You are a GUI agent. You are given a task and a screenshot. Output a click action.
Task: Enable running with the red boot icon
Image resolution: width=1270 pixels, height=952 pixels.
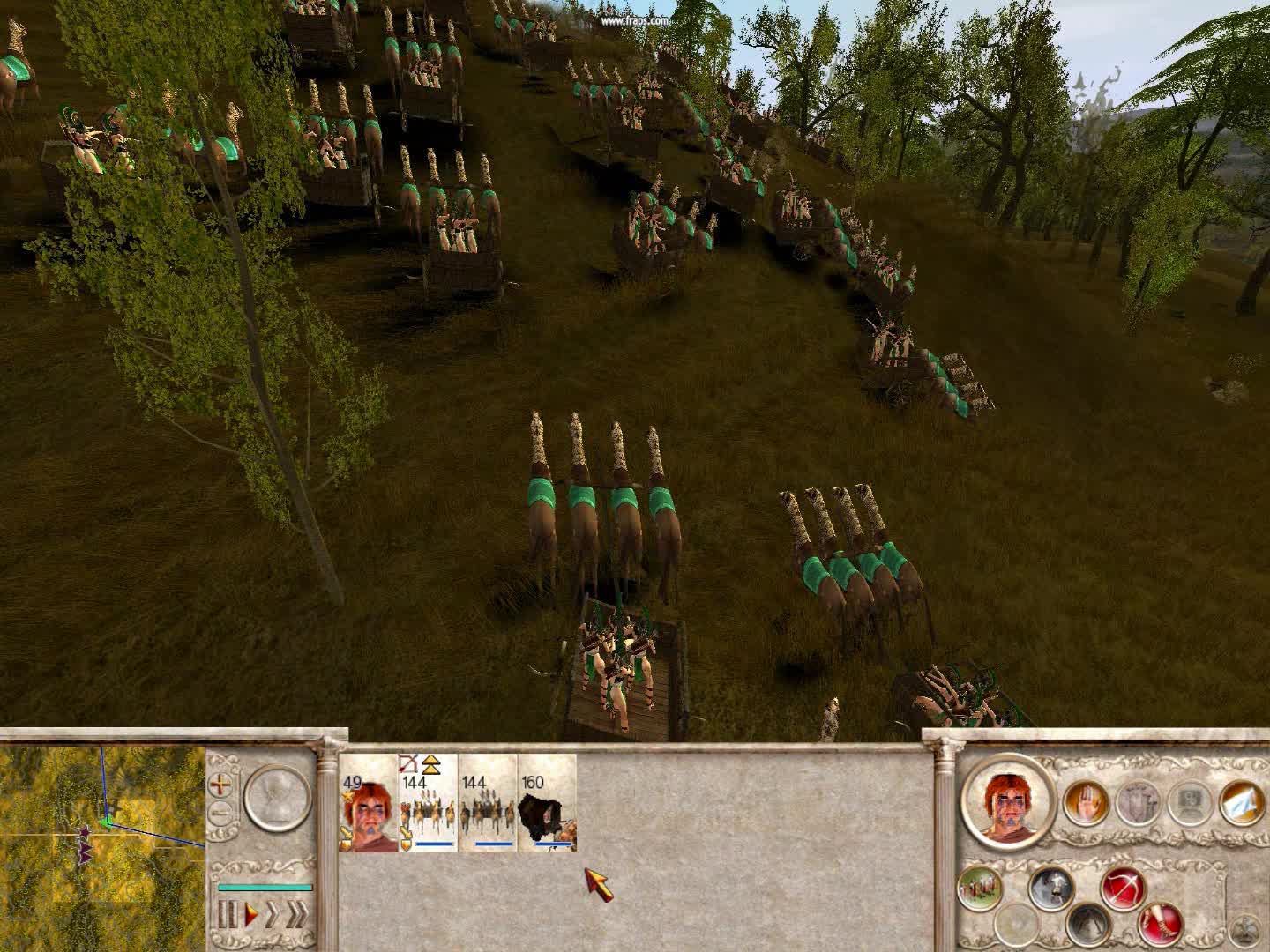click(1161, 926)
